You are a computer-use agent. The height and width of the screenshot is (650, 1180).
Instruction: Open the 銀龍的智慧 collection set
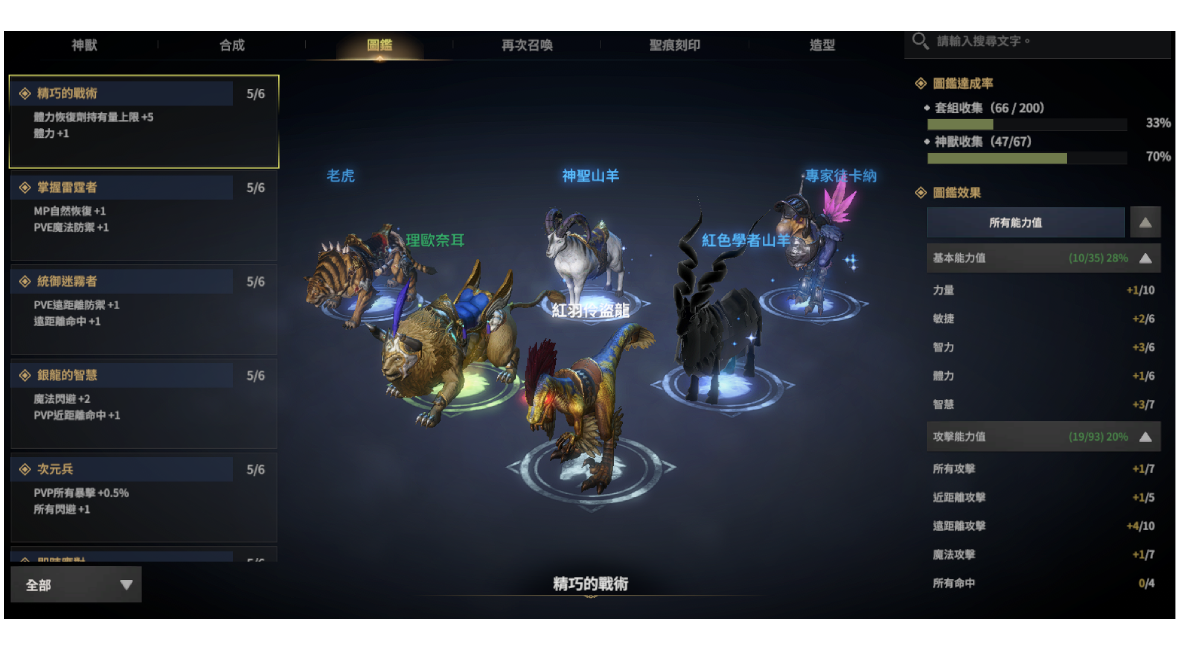click(x=143, y=403)
